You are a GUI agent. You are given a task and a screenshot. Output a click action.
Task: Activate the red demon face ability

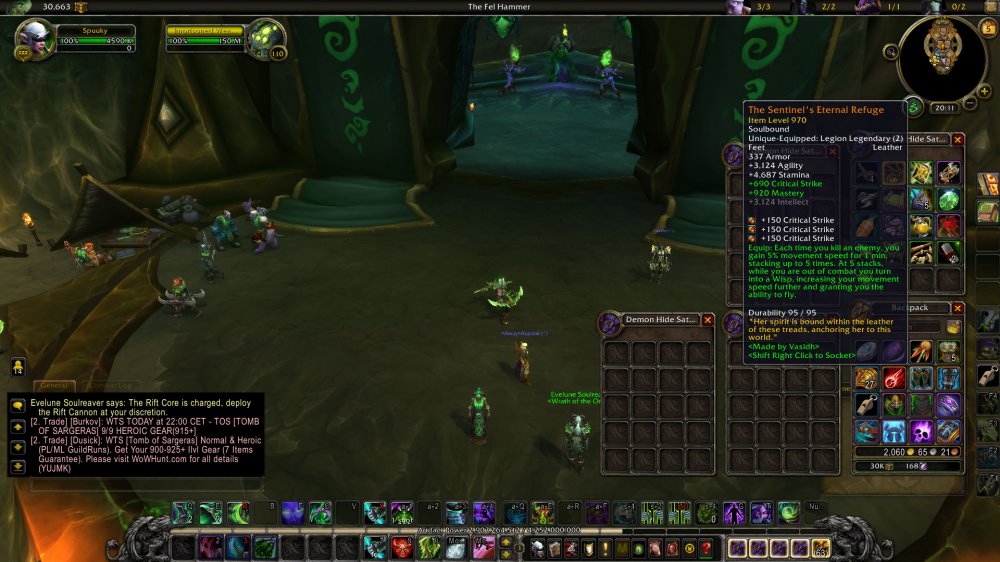[x=401, y=548]
